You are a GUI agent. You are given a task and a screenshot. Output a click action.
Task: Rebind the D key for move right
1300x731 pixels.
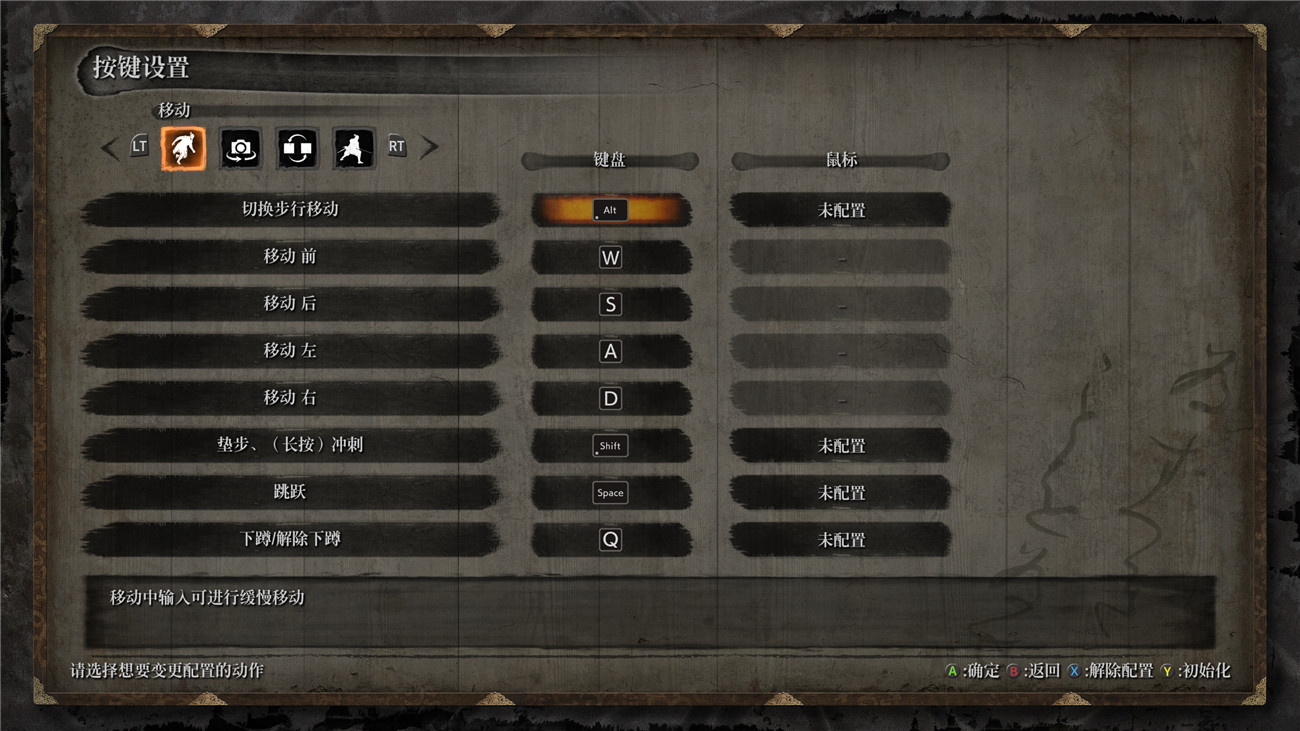coord(610,398)
